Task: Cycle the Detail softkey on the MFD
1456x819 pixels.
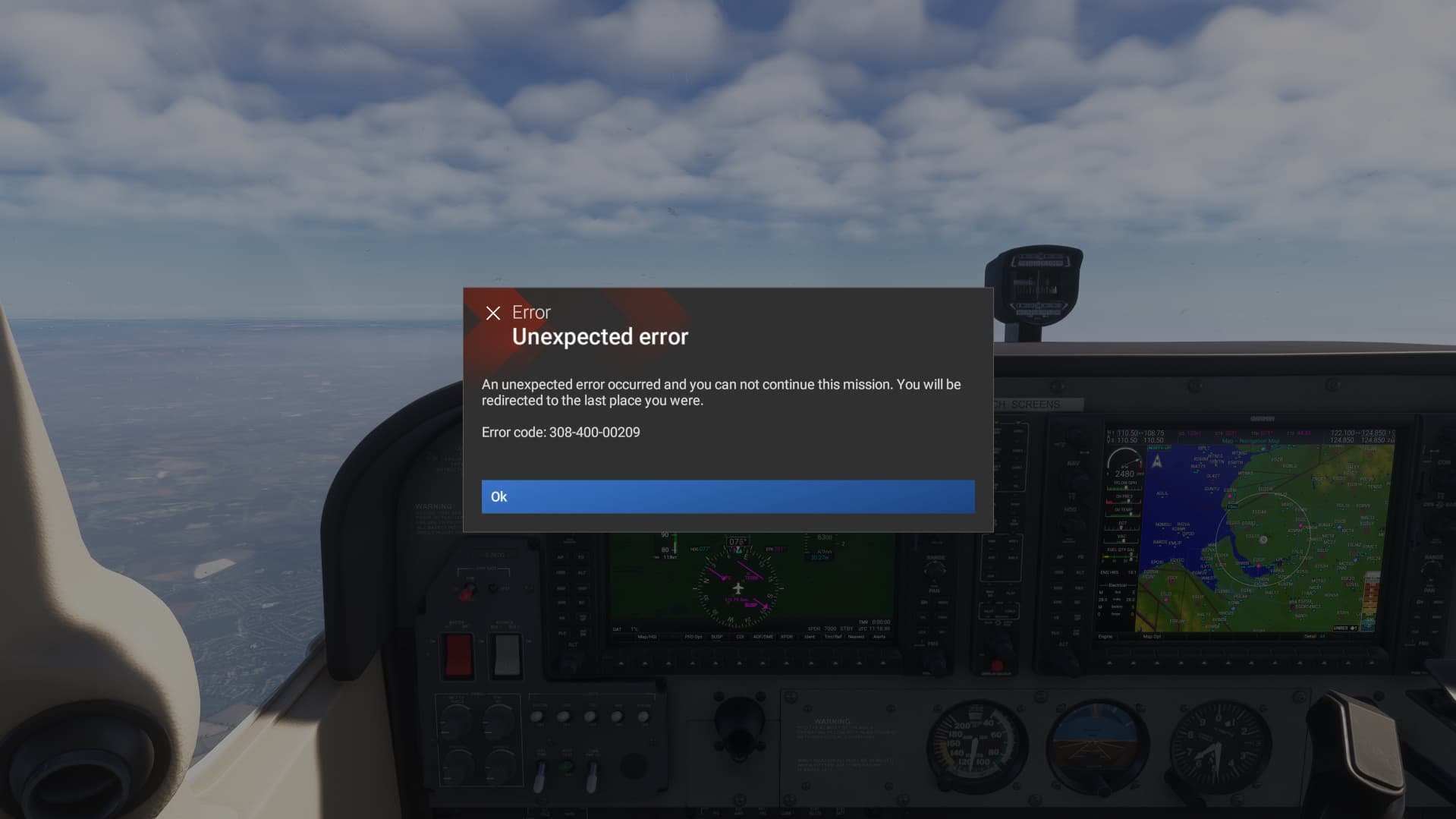Action: point(1310,636)
